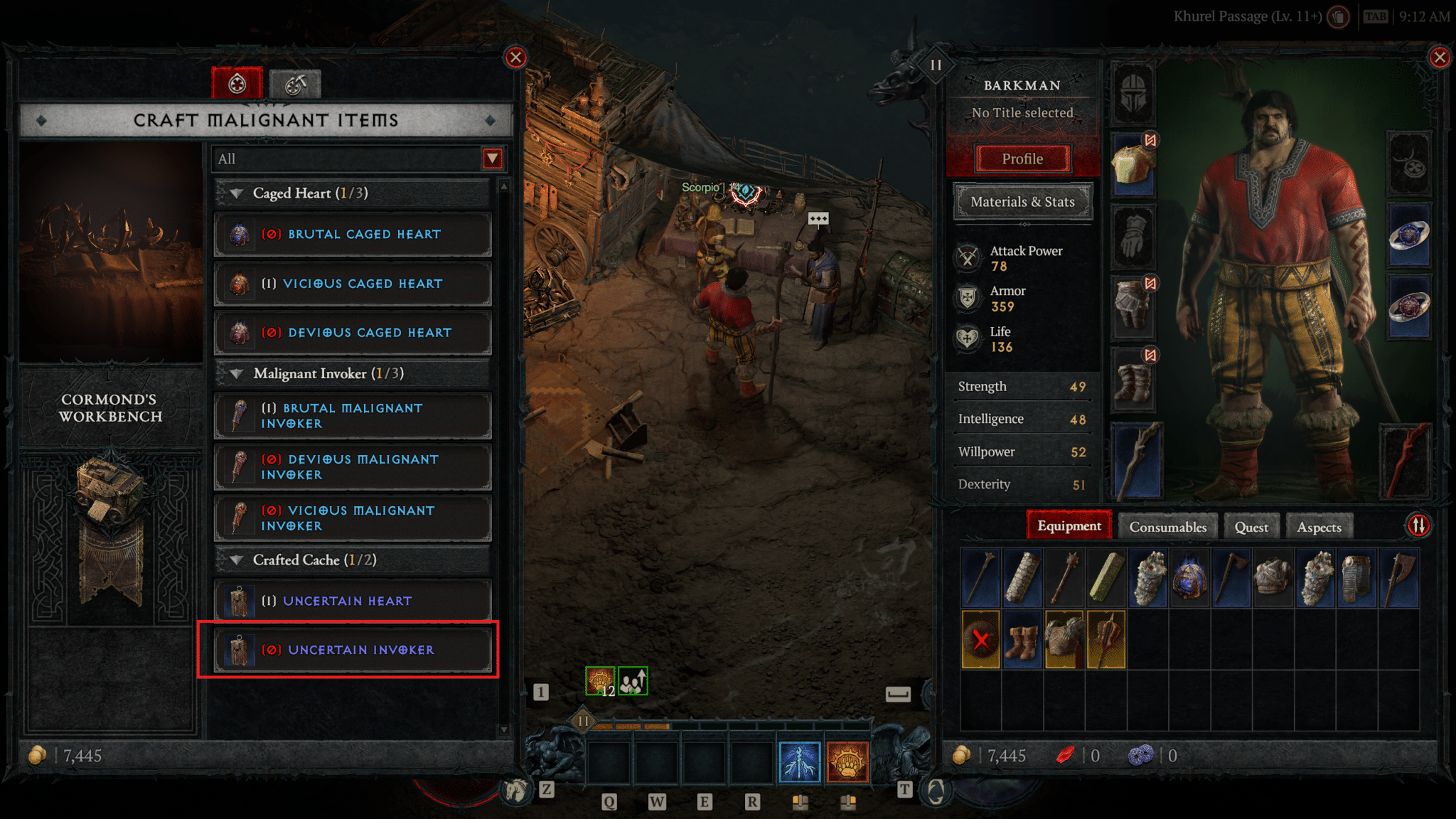Show Materials & Stats
The width and height of the screenshot is (1456, 819).
point(1022,202)
